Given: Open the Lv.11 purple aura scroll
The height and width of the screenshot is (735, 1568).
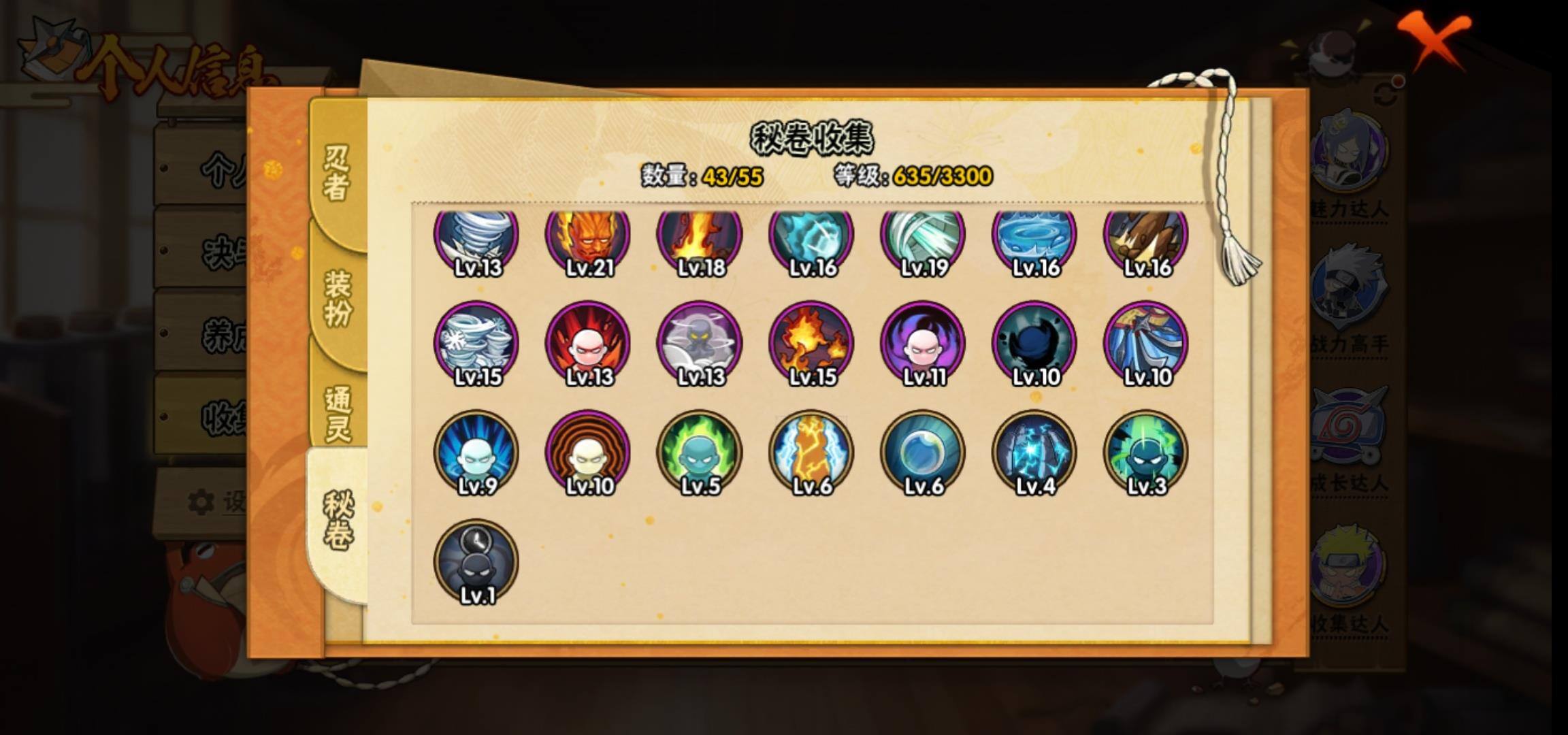Looking at the screenshot, I should [923, 344].
